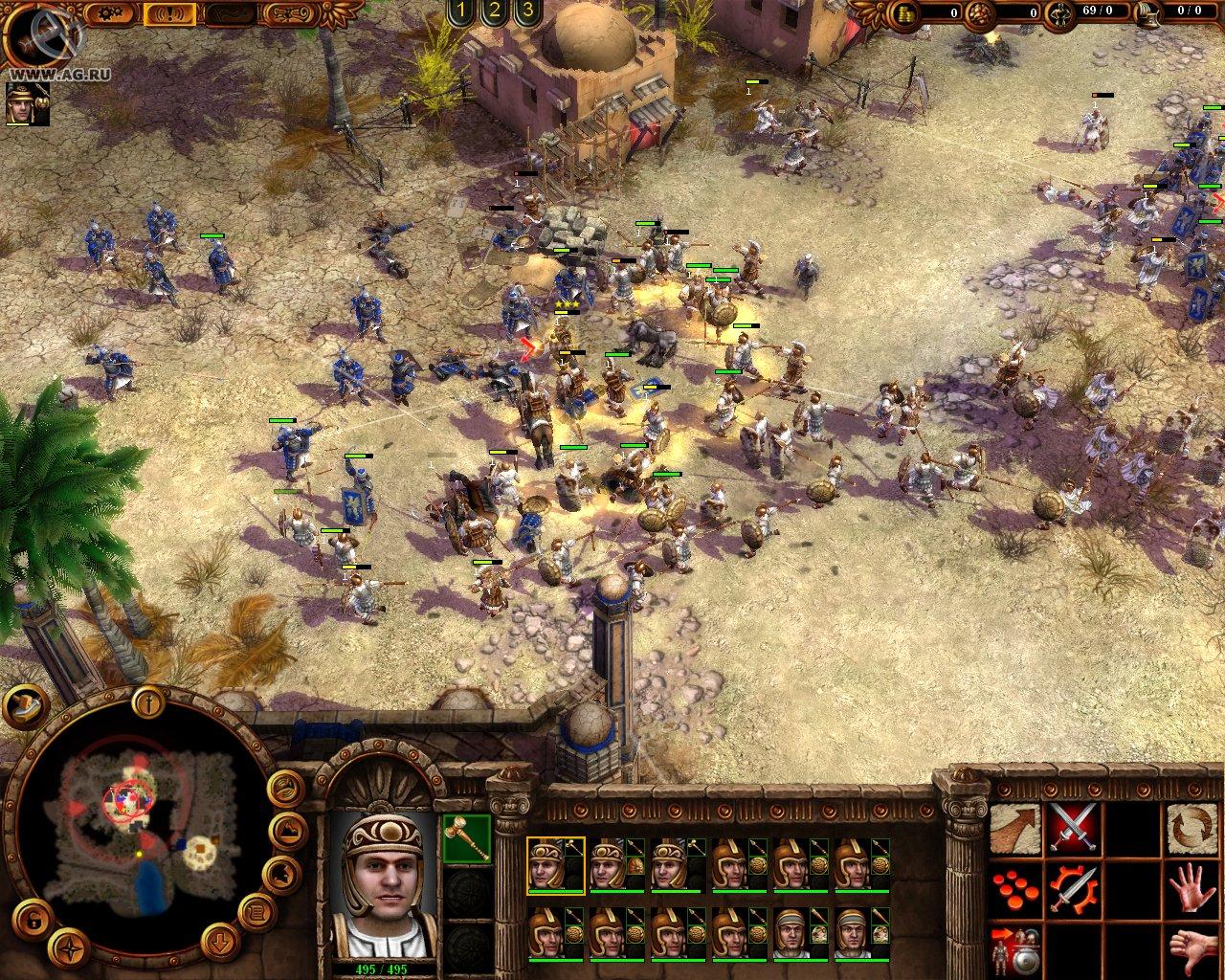Select the highlighted first unit portrait
Image resolution: width=1225 pixels, height=980 pixels.
555,866
